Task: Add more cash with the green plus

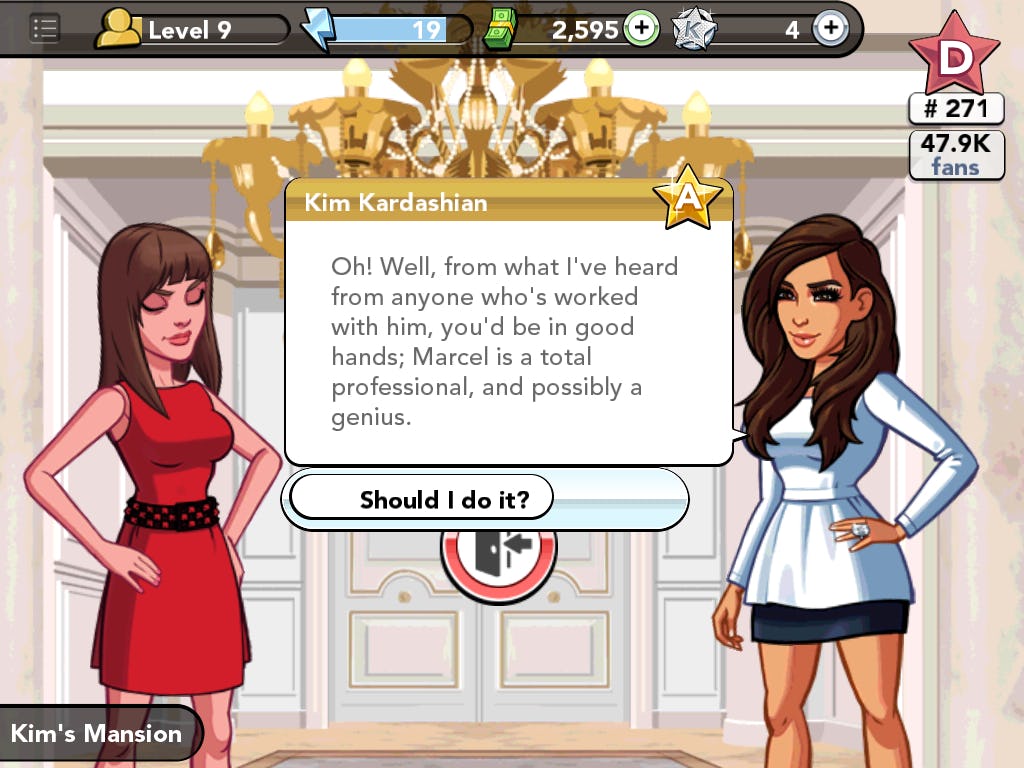Action: coord(641,29)
